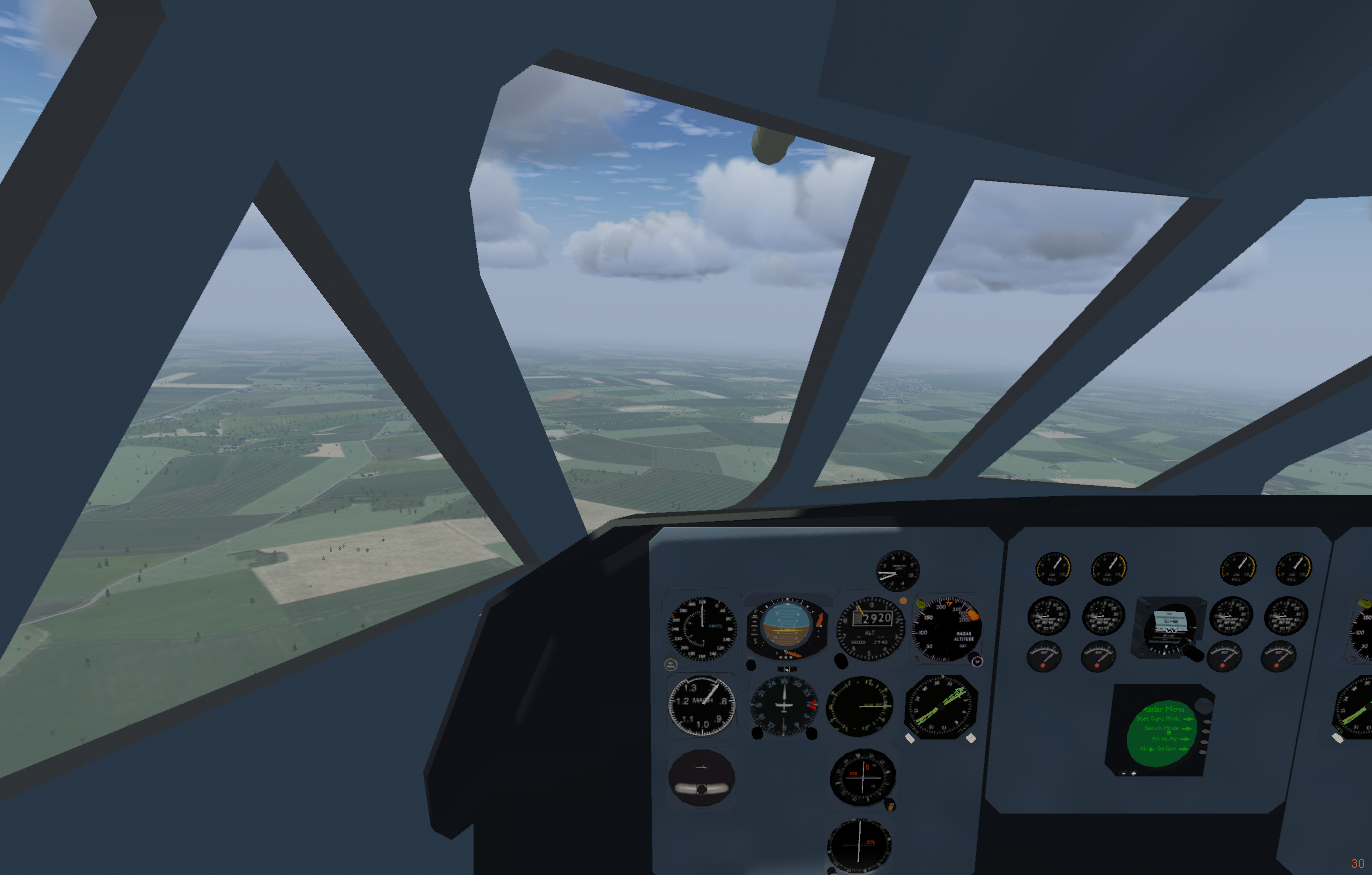
Task: Switch radar to Air to Surface mode
Action: point(1203,752)
